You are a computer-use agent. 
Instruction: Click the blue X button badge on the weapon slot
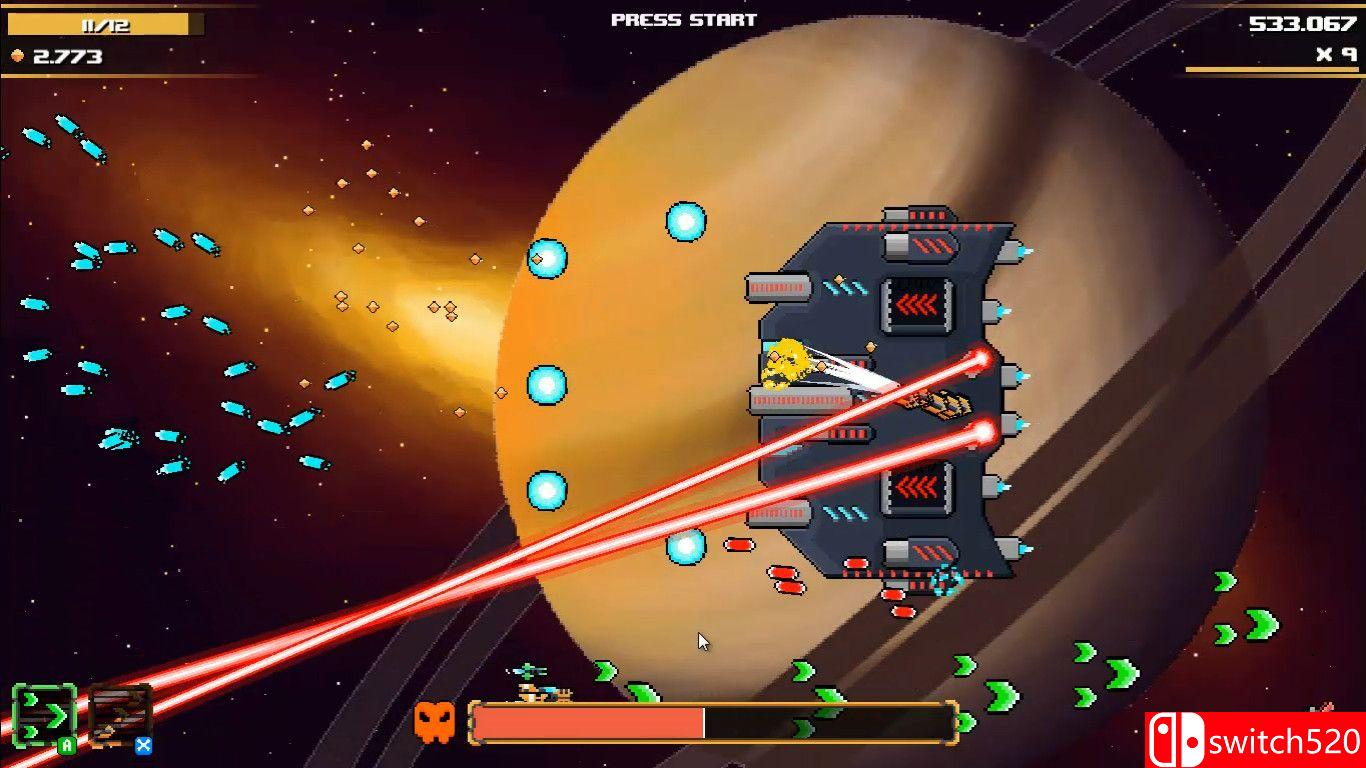click(143, 745)
